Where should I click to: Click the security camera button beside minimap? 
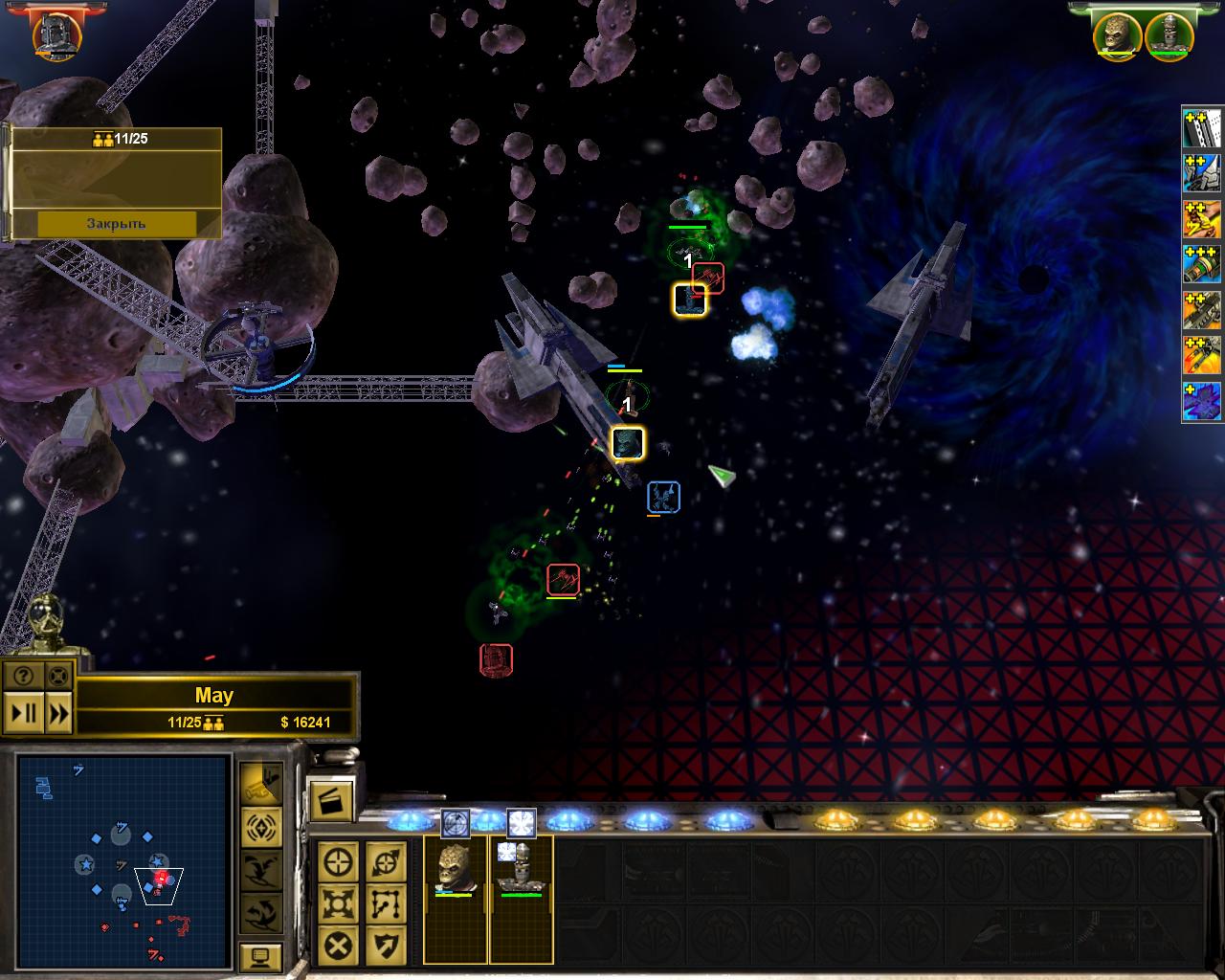(260, 783)
